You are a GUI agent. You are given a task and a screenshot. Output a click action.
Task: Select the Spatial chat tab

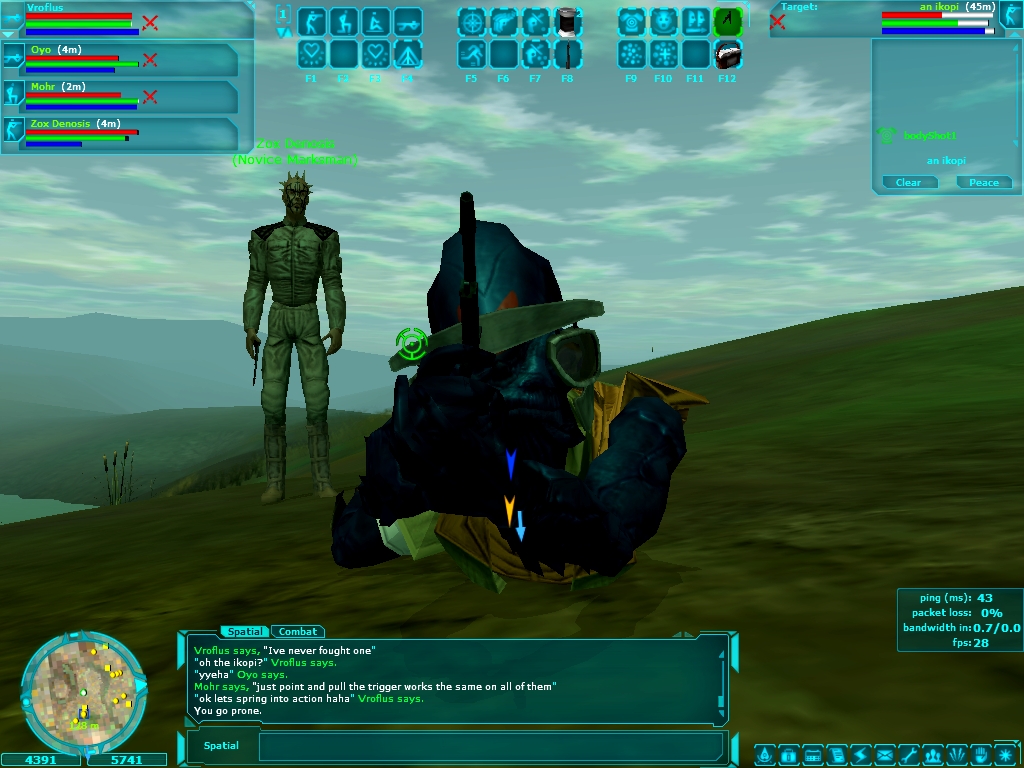[x=244, y=631]
